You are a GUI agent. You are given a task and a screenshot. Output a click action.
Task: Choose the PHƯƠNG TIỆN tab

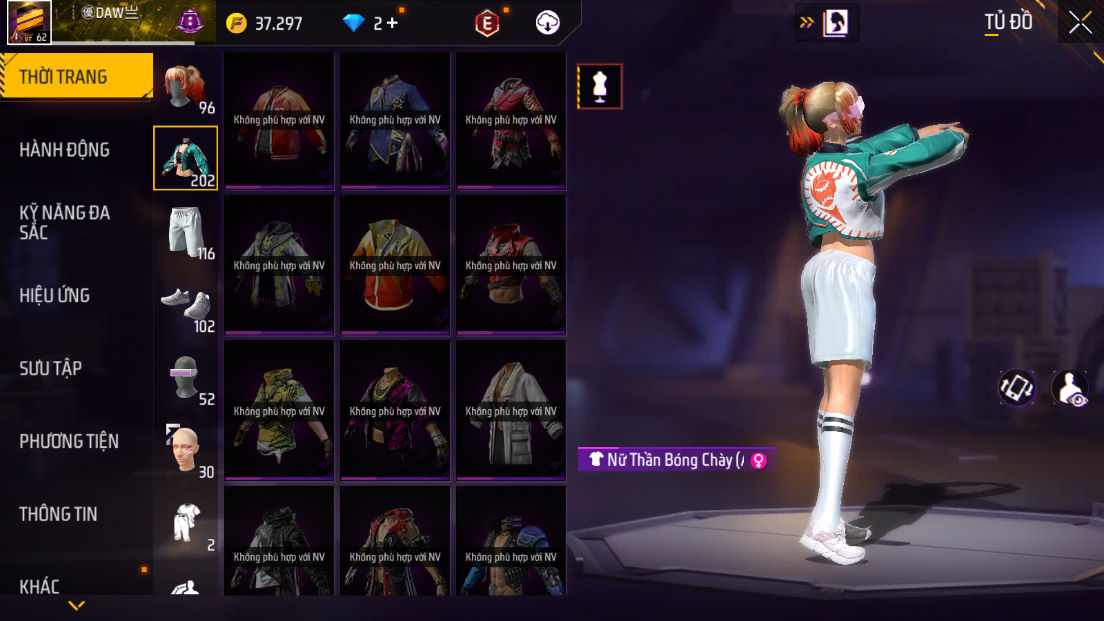point(69,441)
